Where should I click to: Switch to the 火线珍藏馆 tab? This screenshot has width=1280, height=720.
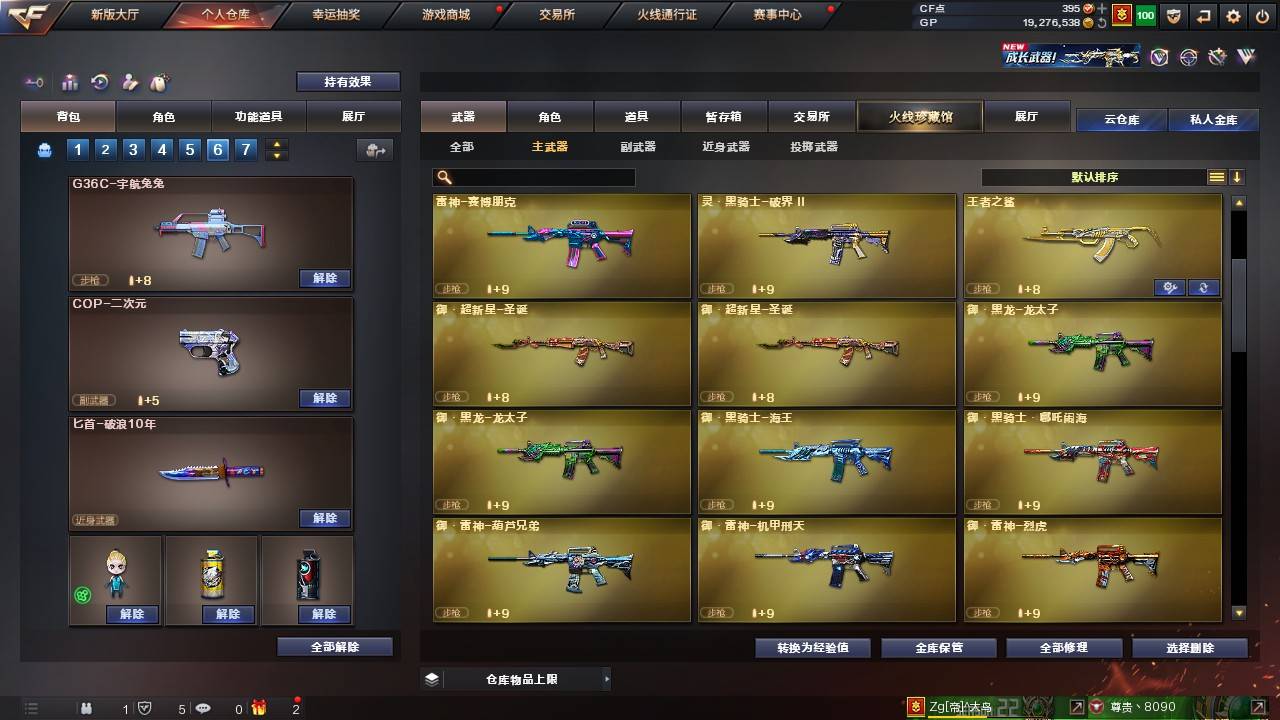919,116
